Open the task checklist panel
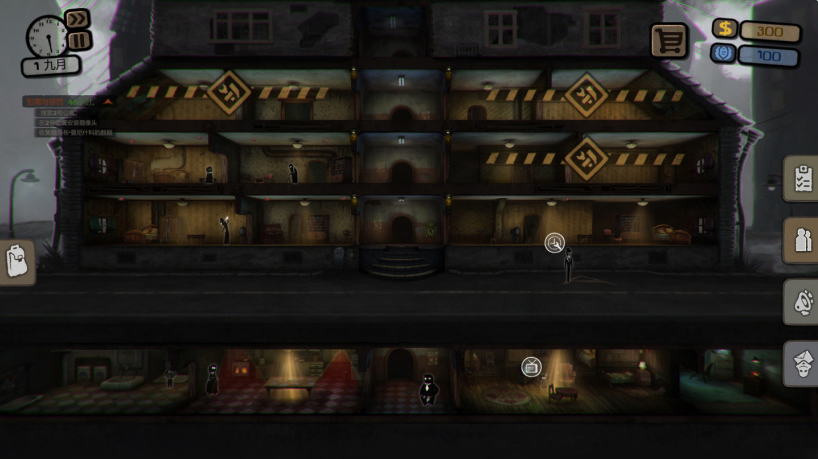 tap(802, 180)
